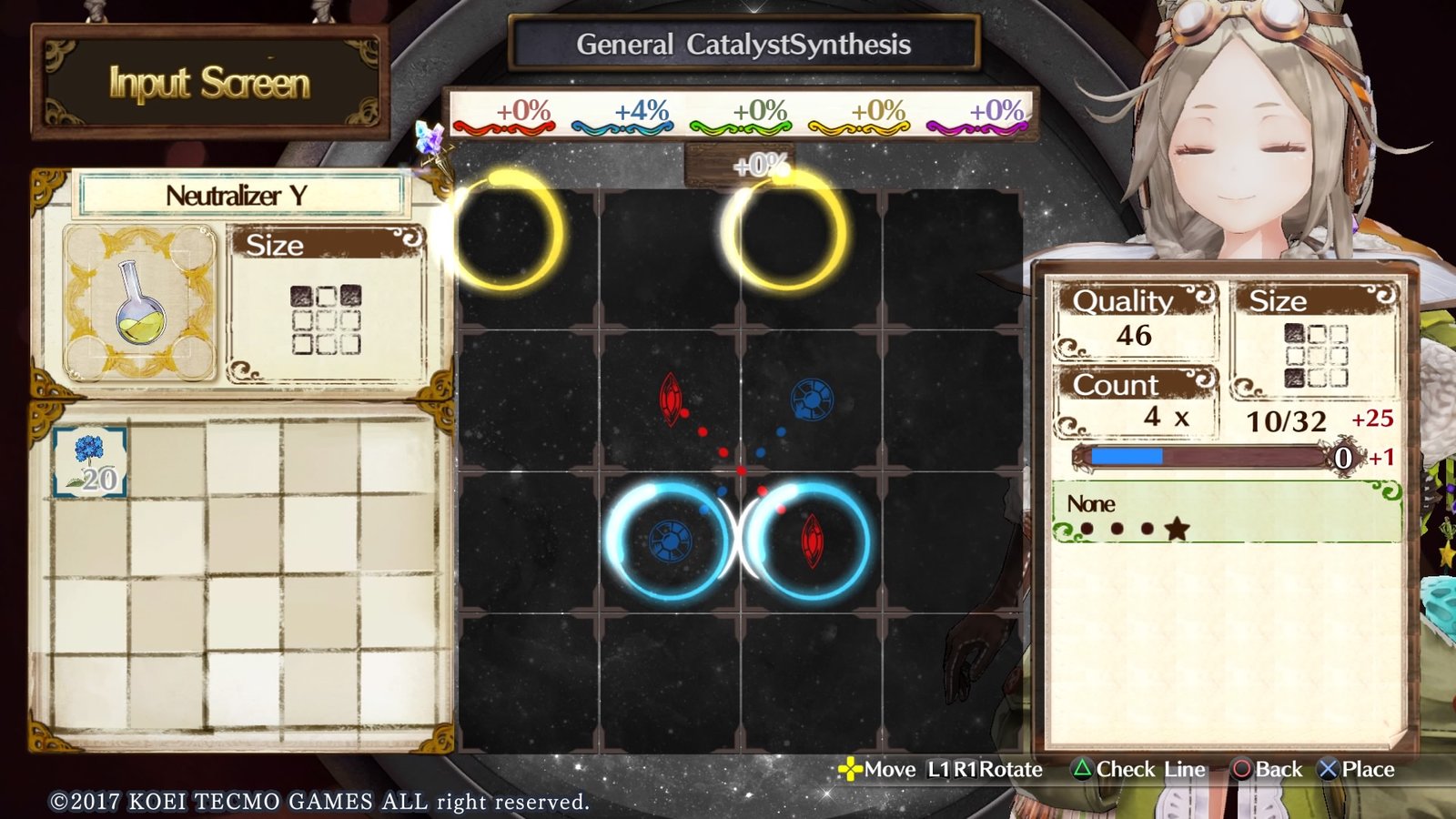Image resolution: width=1456 pixels, height=819 pixels.
Task: Select the cyan-ringed red crystal tile
Action: pos(811,541)
